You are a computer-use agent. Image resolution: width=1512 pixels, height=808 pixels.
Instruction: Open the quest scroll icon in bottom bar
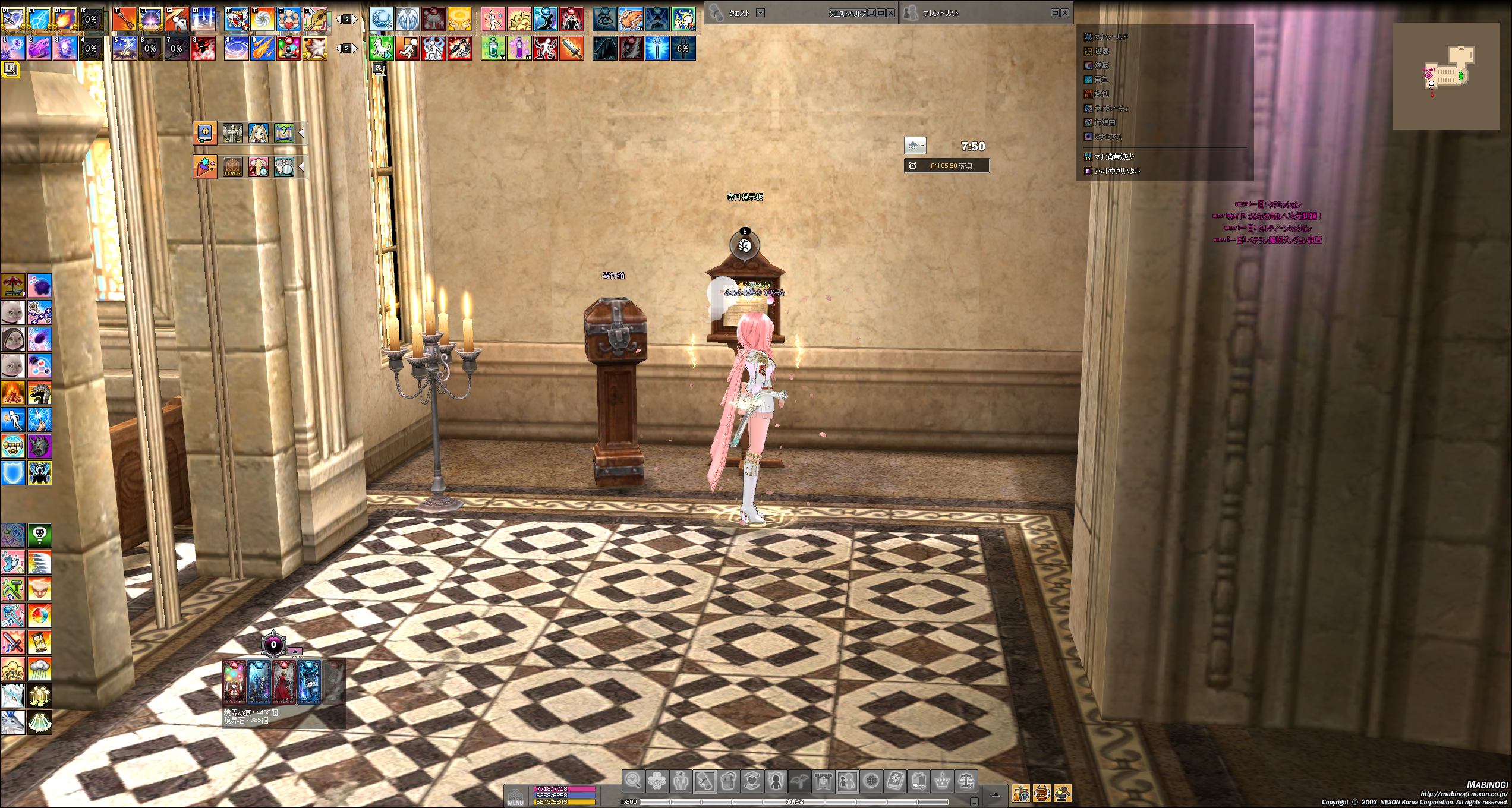pyautogui.click(x=705, y=781)
